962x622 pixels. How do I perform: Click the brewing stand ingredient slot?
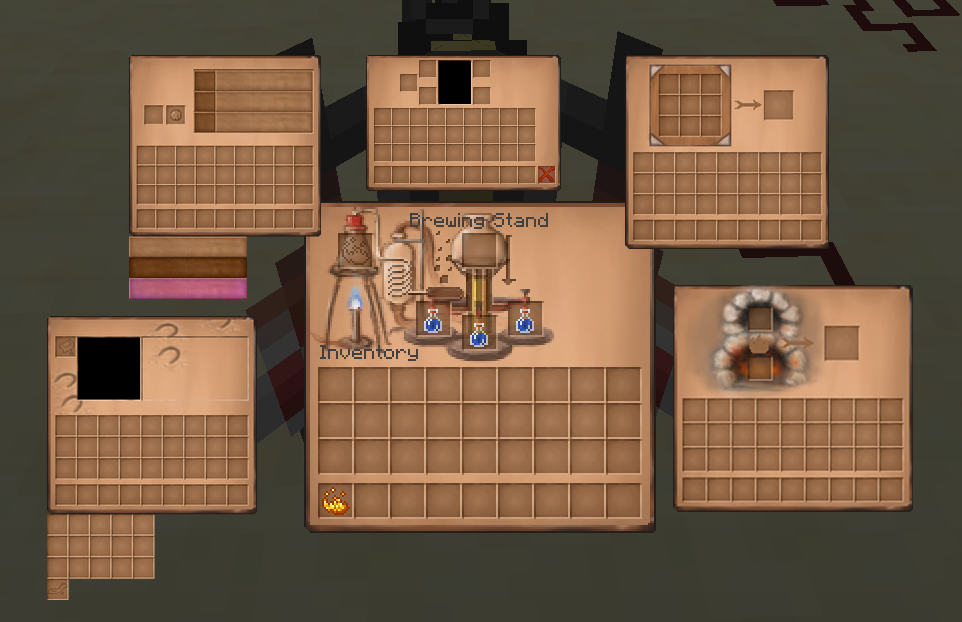[479, 249]
